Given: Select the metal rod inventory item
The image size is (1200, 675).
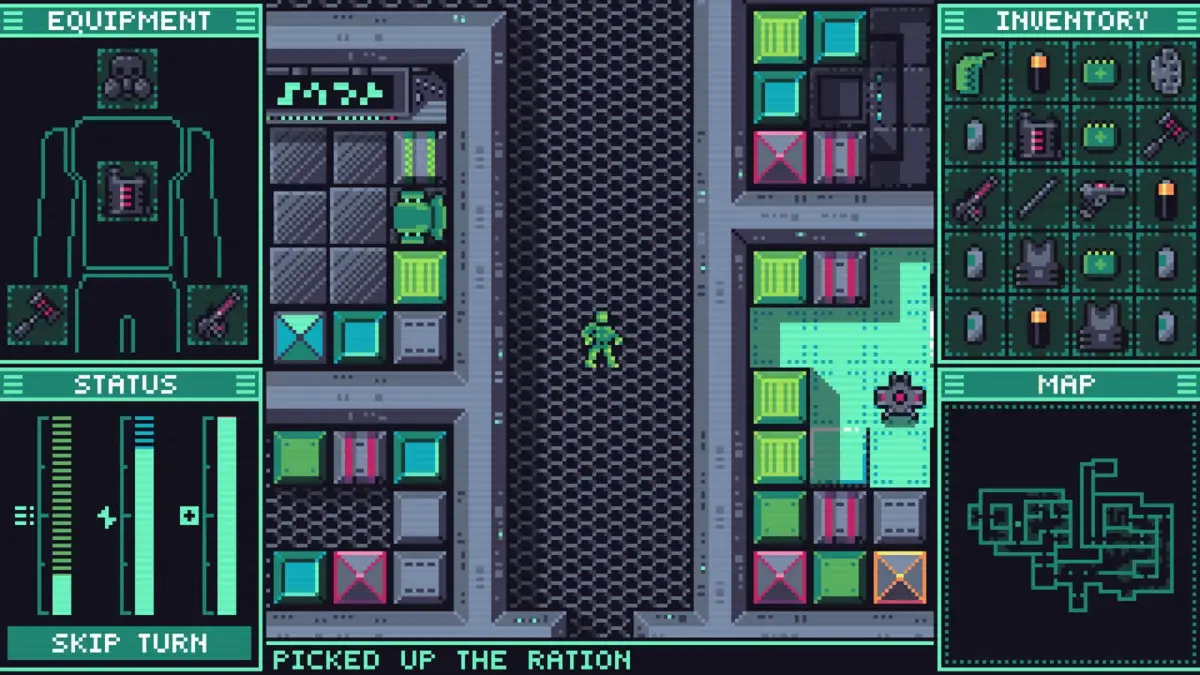Looking at the screenshot, I should pos(1038,198).
